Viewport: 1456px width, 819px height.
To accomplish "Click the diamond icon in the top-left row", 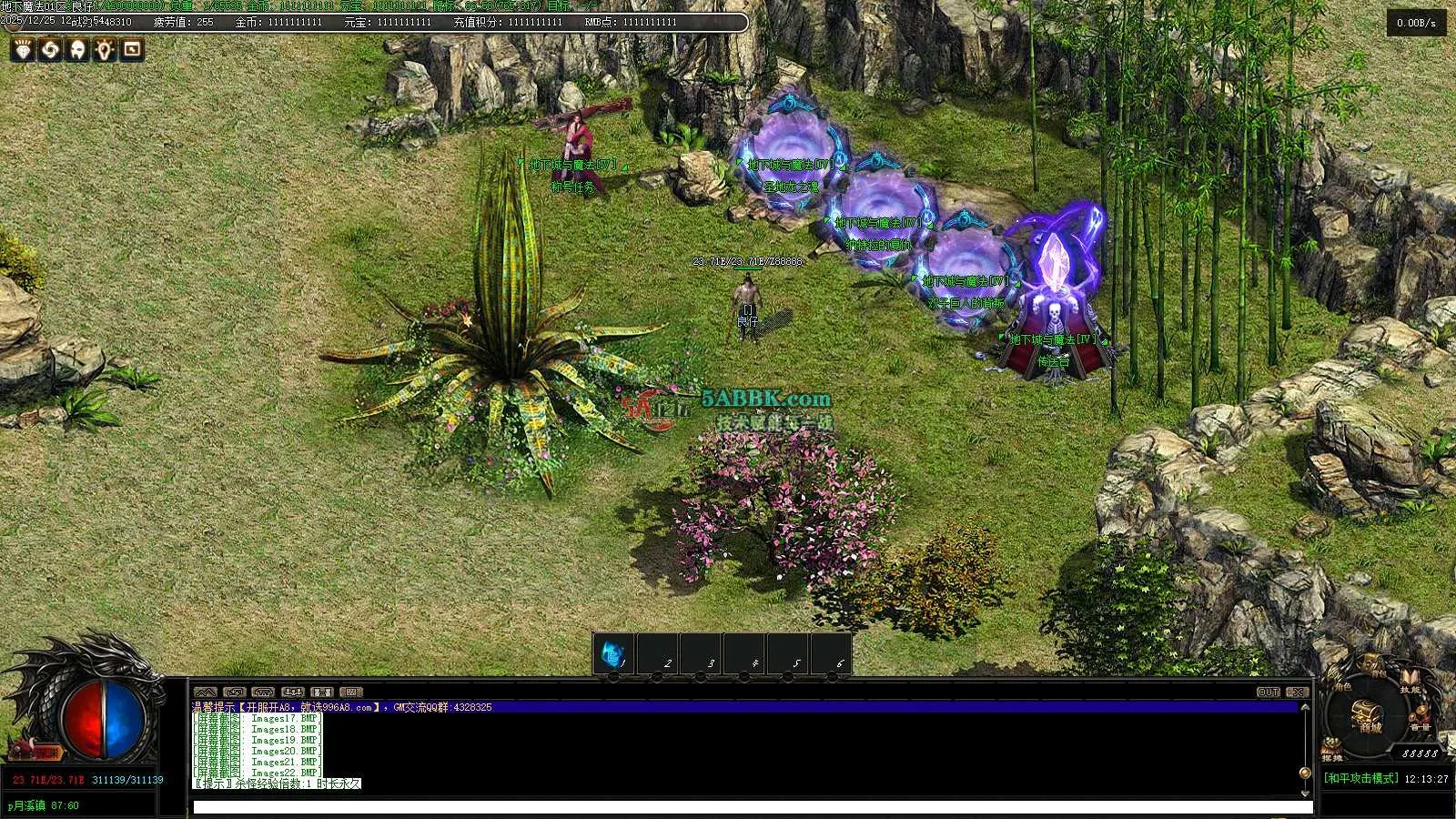I will (22, 49).
